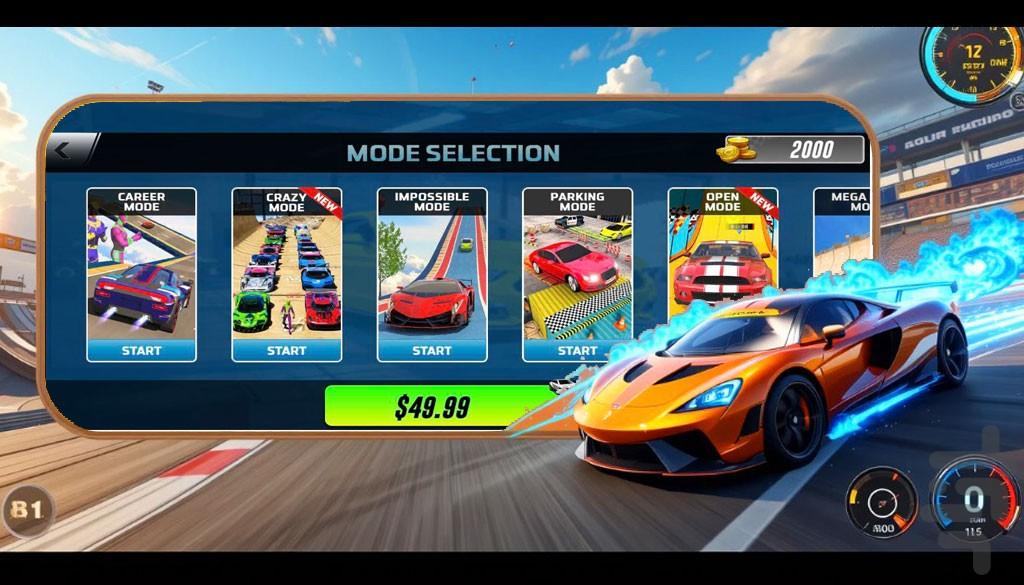The height and width of the screenshot is (585, 1024).
Task: Go back using the arrow button
Action: pyautogui.click(x=64, y=151)
